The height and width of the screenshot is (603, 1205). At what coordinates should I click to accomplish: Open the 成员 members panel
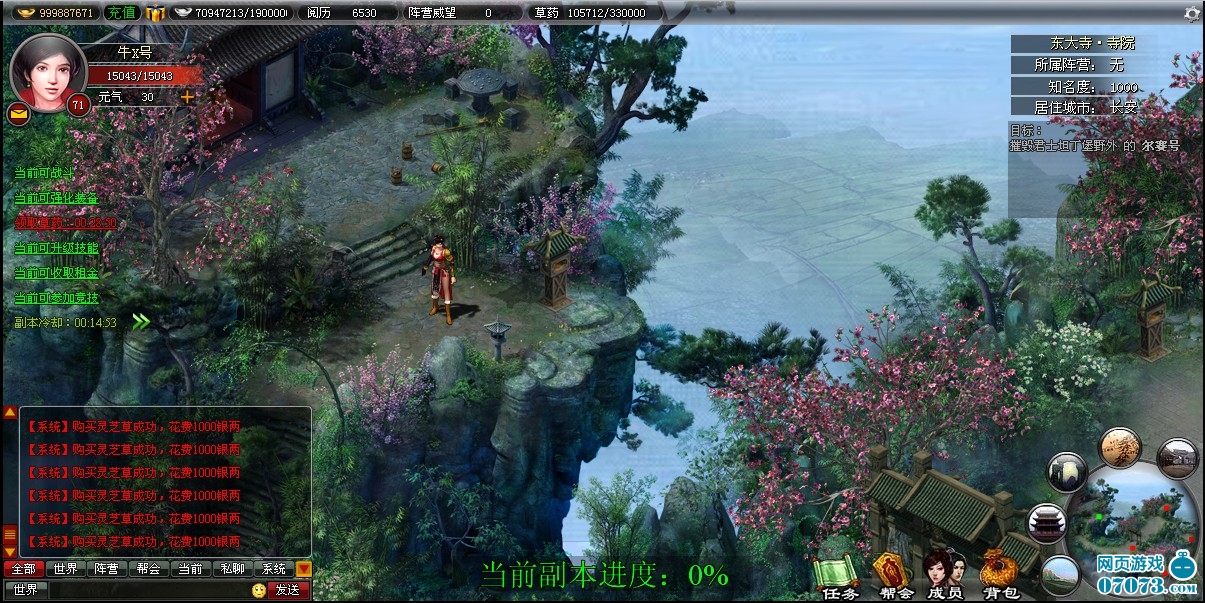click(x=943, y=578)
